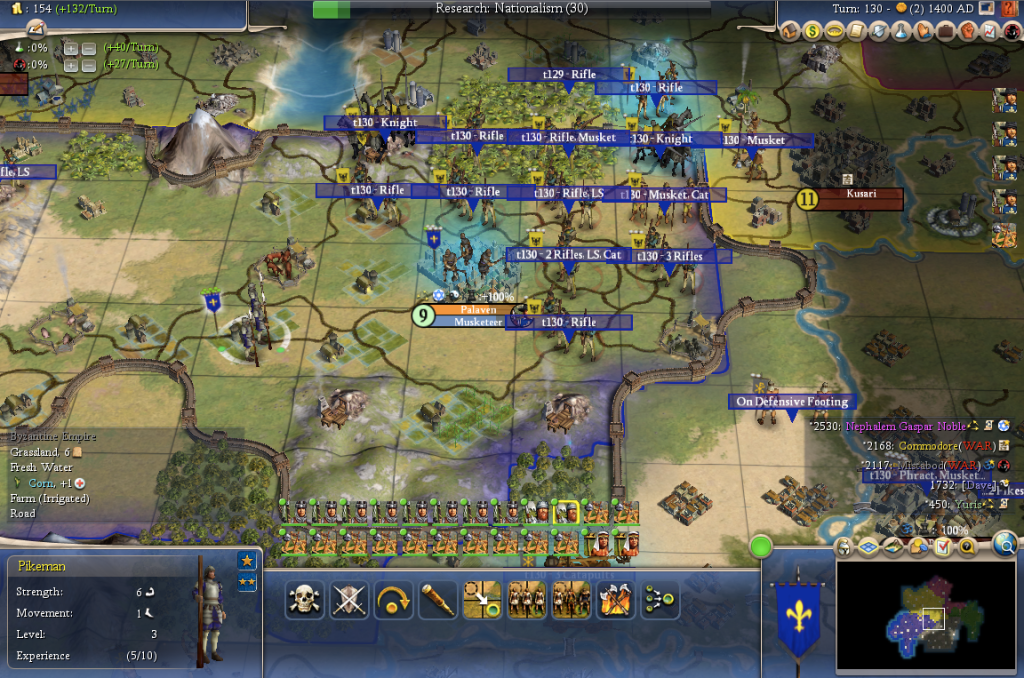Choose the burning axes Pillage command
Image resolution: width=1024 pixels, height=678 pixels.
(614, 599)
